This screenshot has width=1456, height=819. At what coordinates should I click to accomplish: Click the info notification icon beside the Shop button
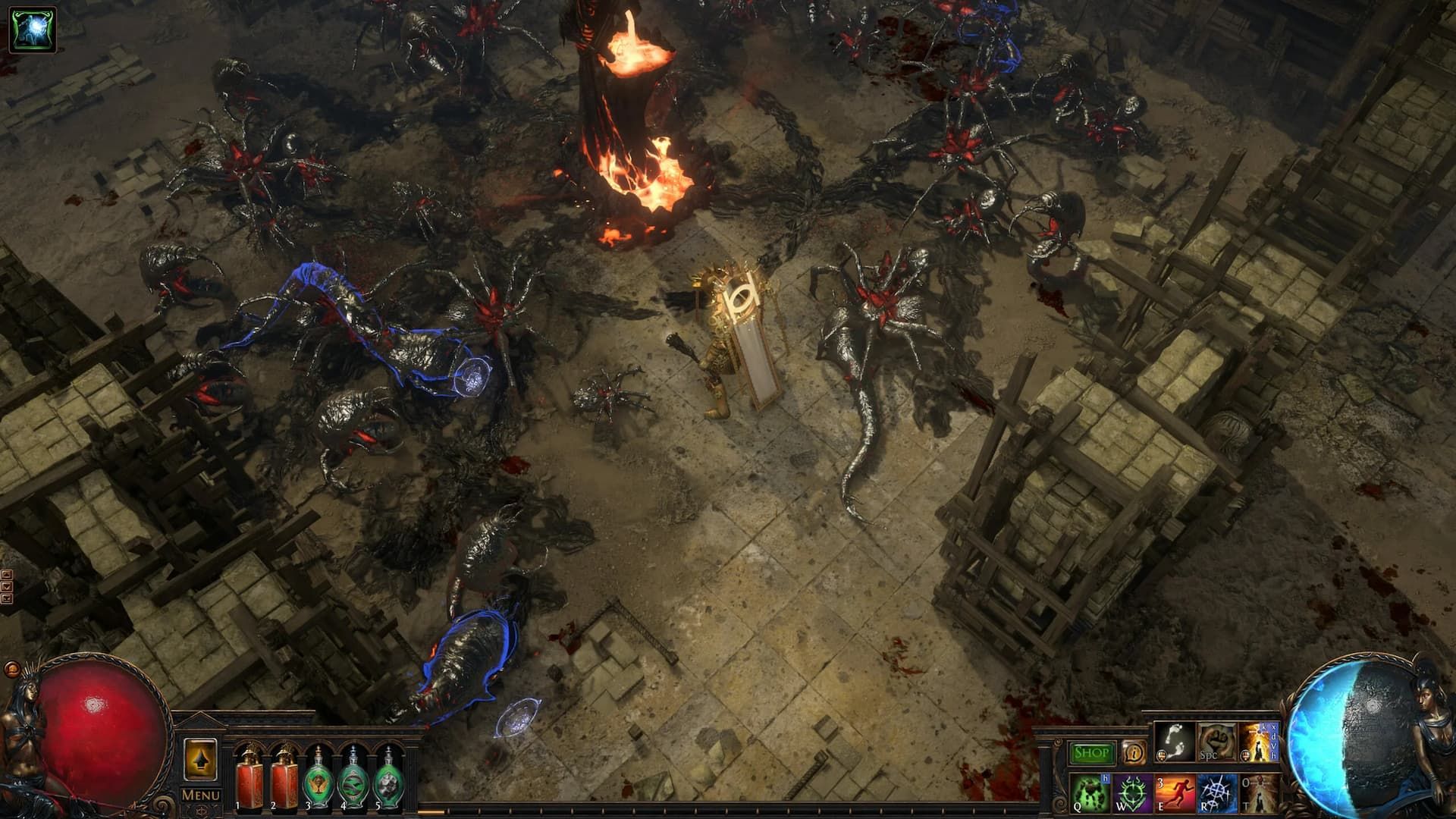click(1133, 752)
